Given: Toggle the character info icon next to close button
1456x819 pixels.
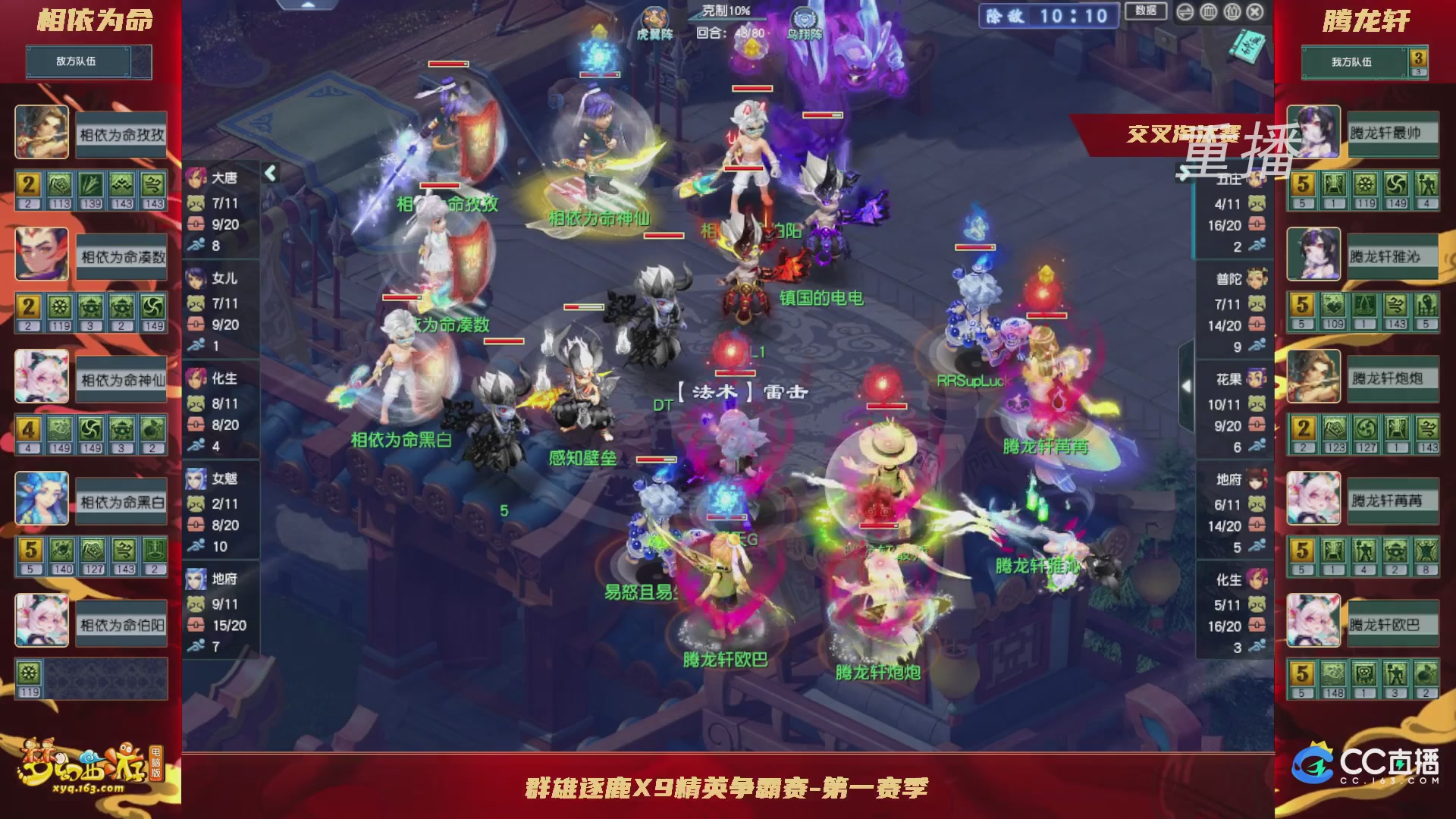Looking at the screenshot, I should 1231,11.
